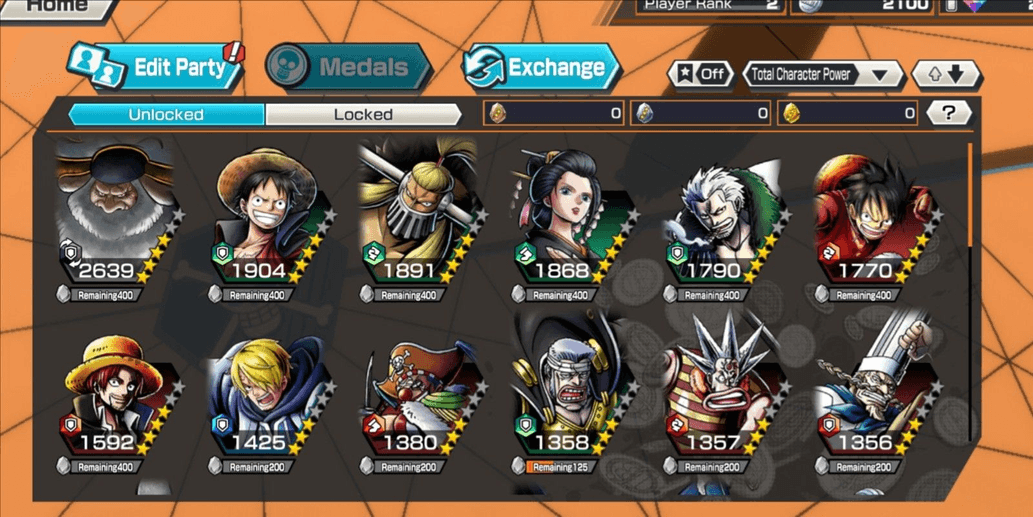Select the Unlocked tab
Viewport: 1033px width, 517px height.
pos(166,114)
